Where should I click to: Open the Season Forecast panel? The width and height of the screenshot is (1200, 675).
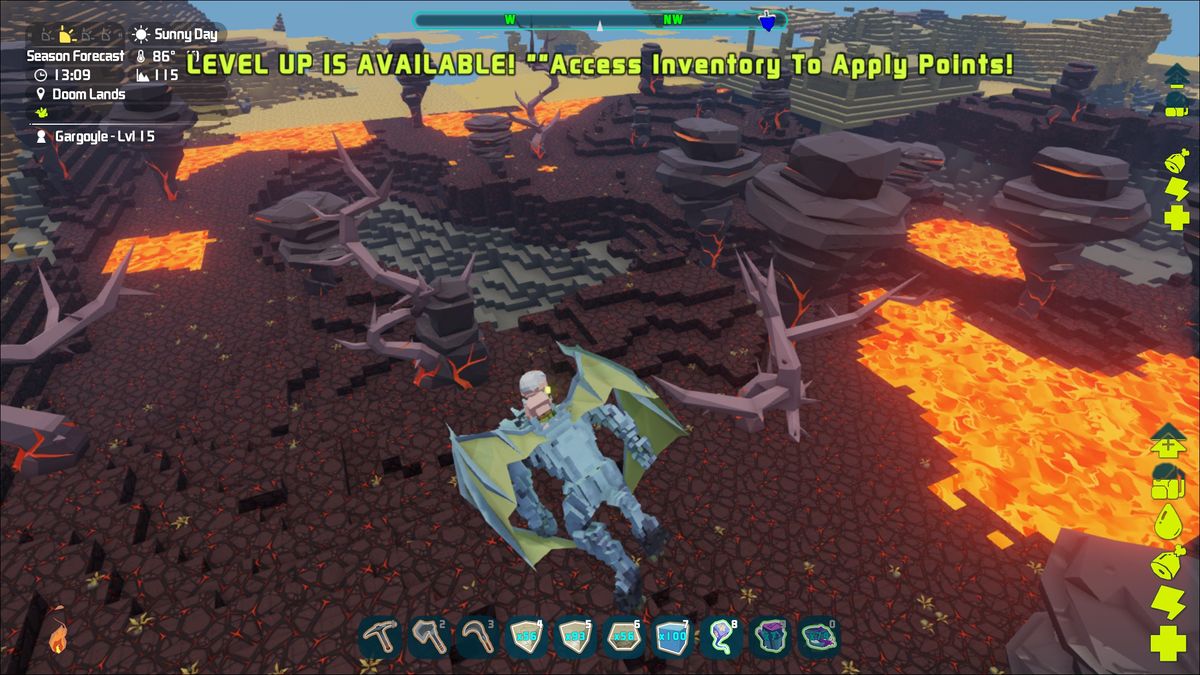click(75, 56)
